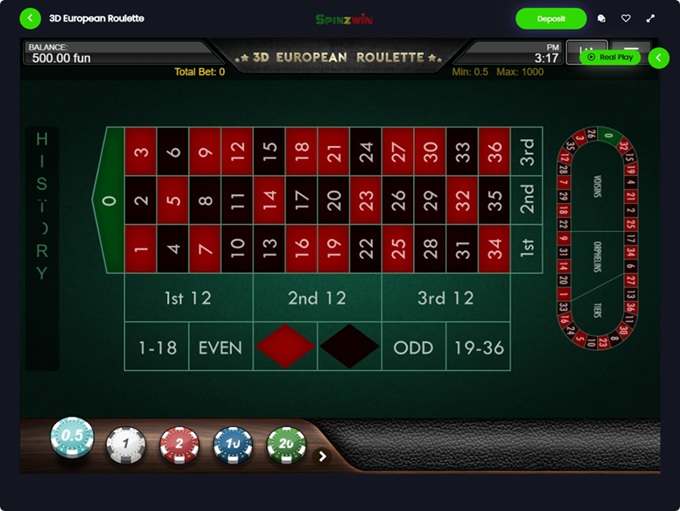Viewport: 680px width, 511px height.
Task: Bet on 19-36
Action: [x=478, y=348]
